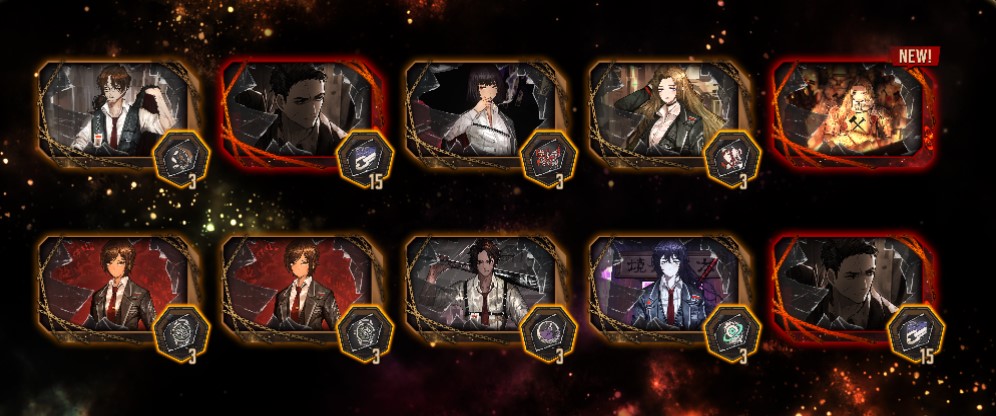
Task: Select the card with weapon across shoulders
Action: click(482, 287)
